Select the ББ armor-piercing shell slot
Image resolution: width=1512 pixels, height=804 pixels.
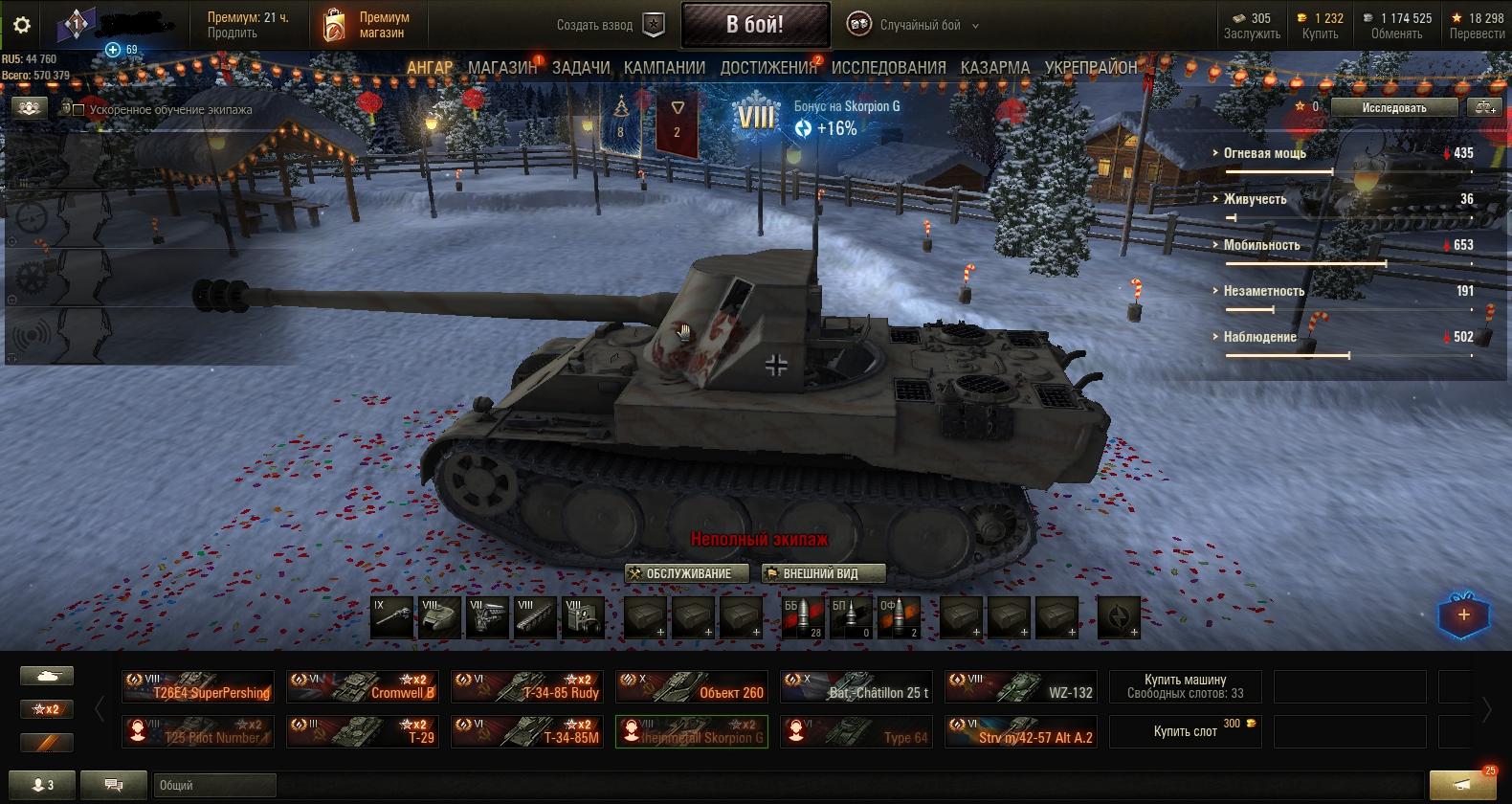point(802,618)
